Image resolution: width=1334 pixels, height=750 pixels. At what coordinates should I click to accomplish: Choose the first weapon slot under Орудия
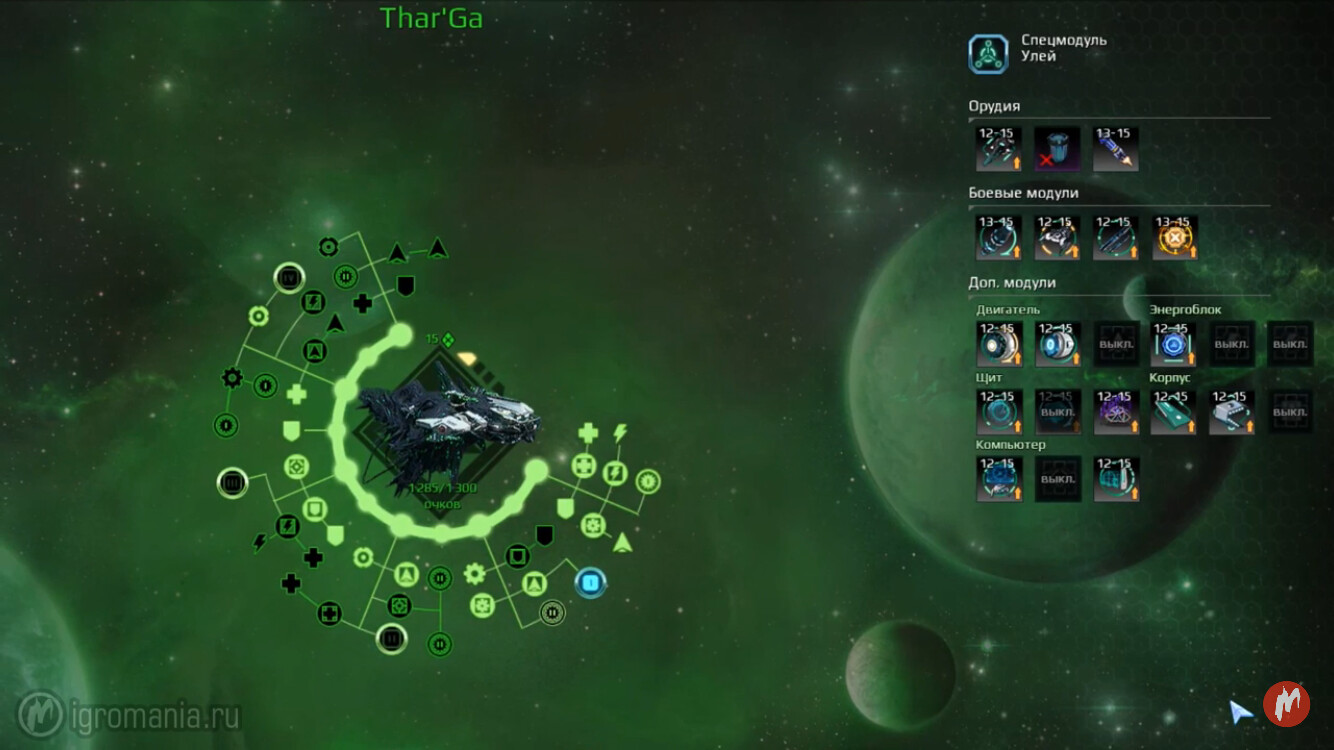[999, 148]
